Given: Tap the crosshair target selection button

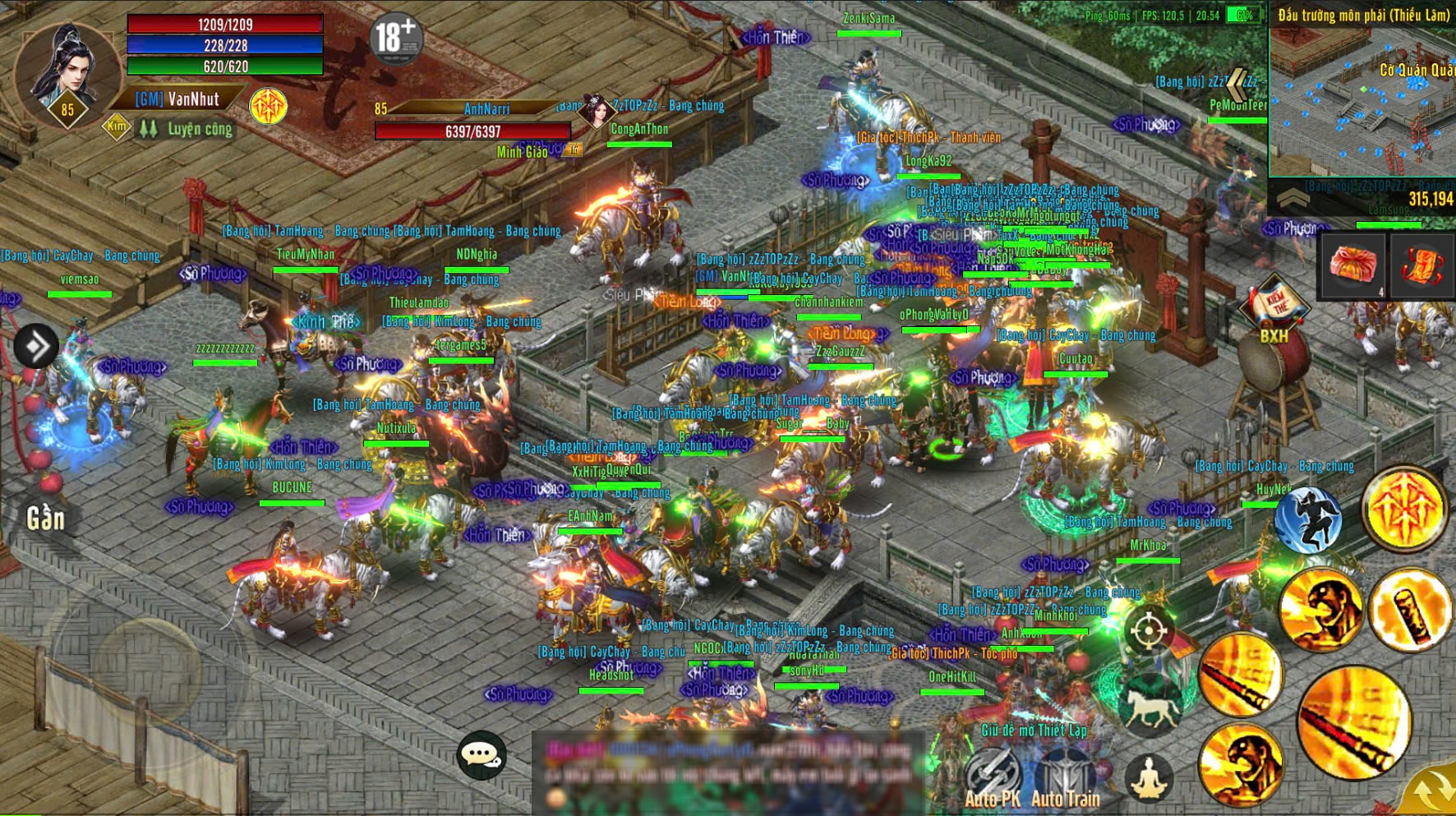Looking at the screenshot, I should [x=1149, y=631].
